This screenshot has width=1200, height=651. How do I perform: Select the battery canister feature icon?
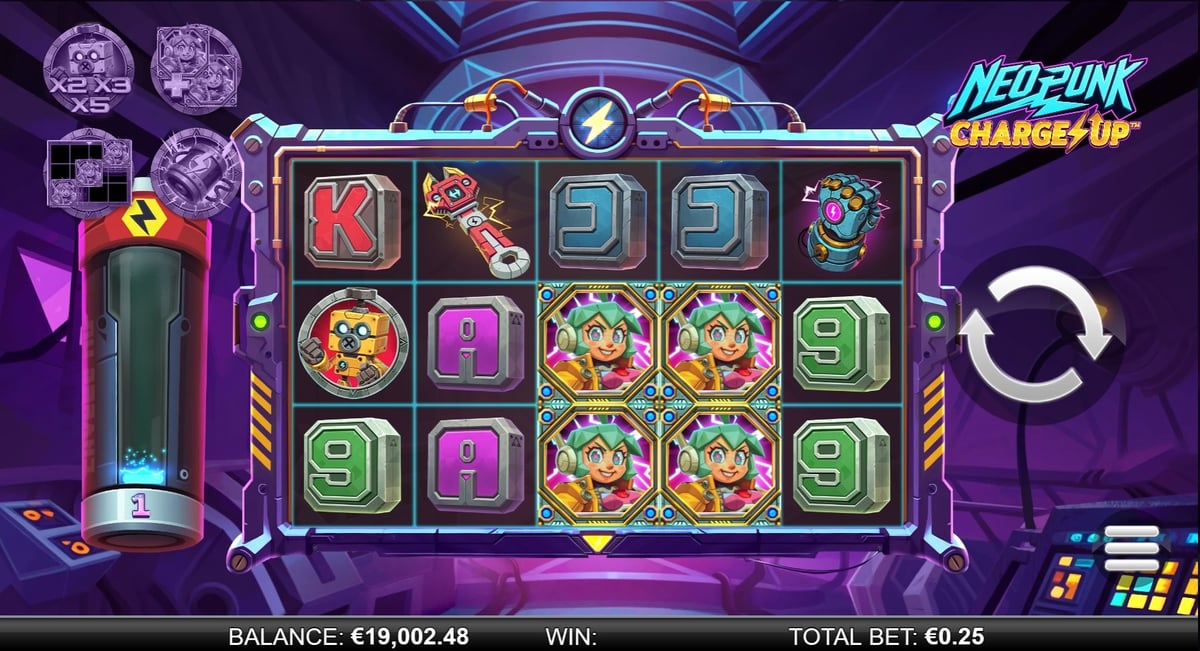tap(195, 171)
